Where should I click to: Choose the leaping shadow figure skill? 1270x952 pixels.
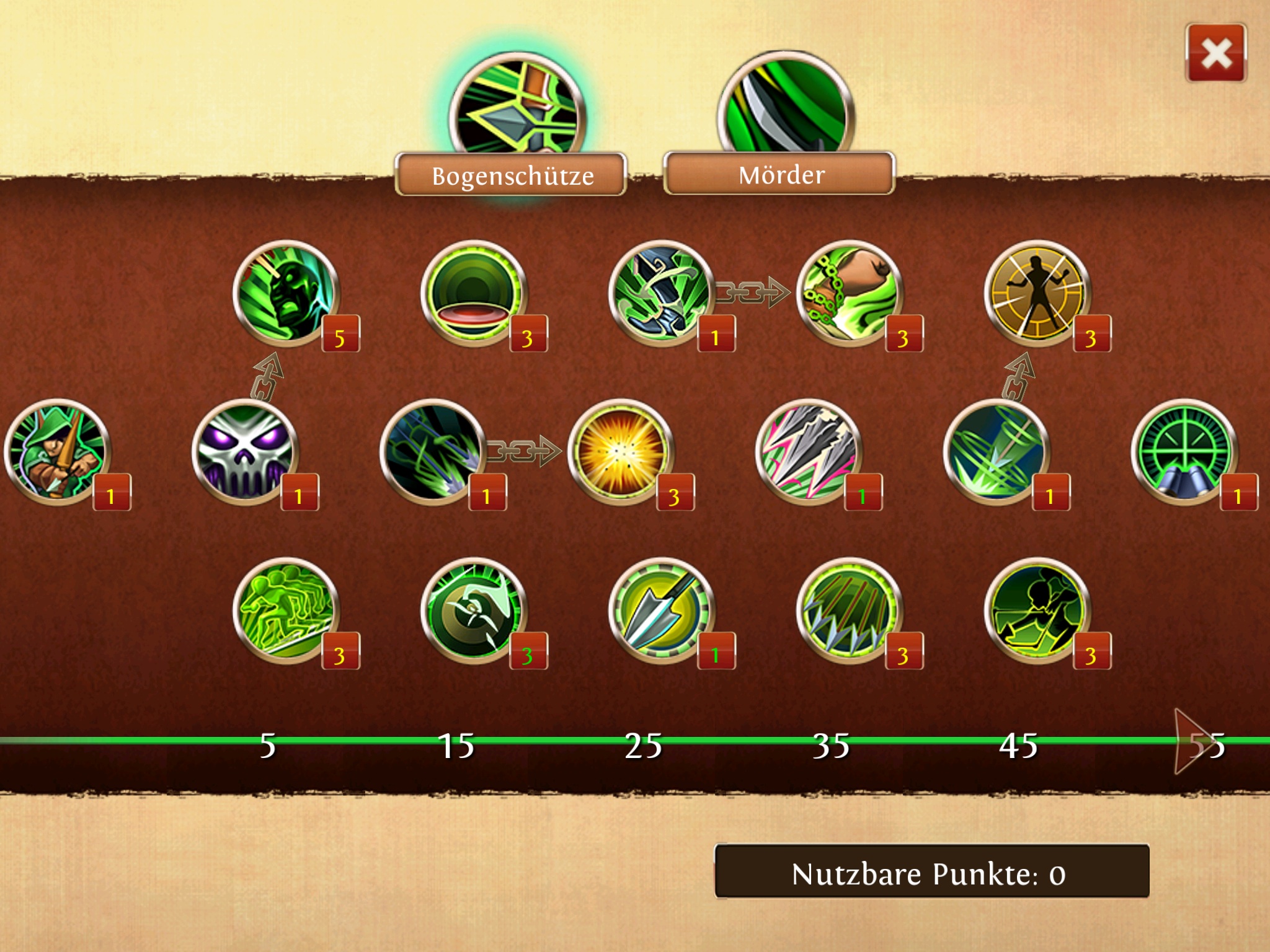1037,610
